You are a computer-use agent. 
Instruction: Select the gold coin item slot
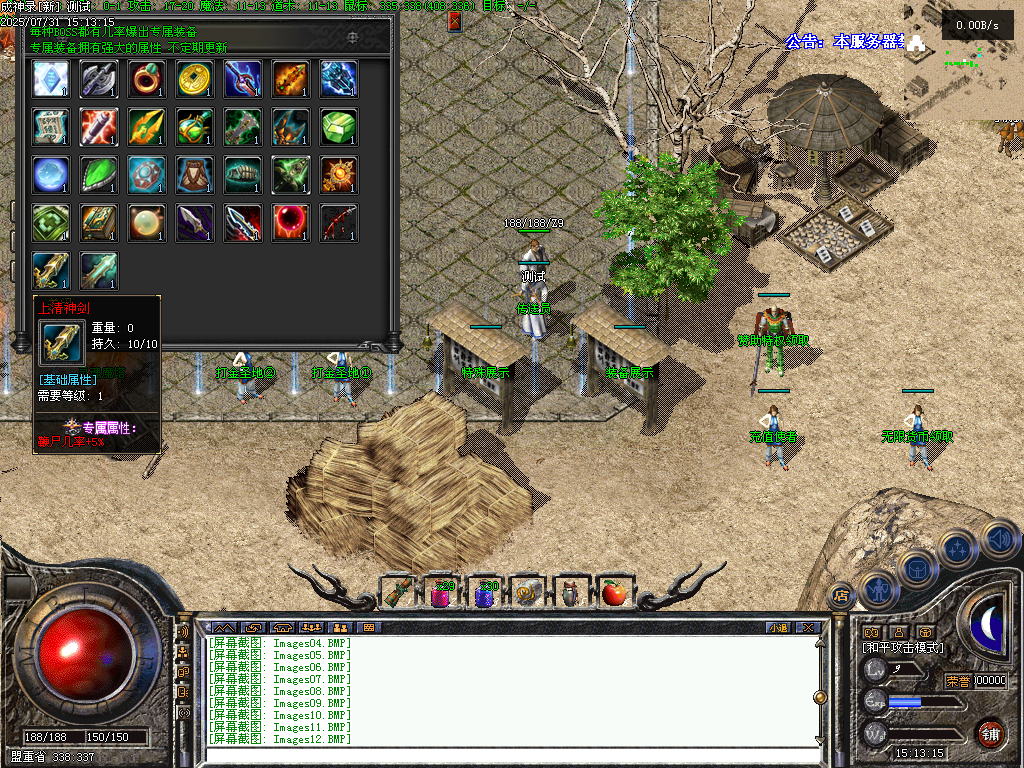tap(195, 79)
